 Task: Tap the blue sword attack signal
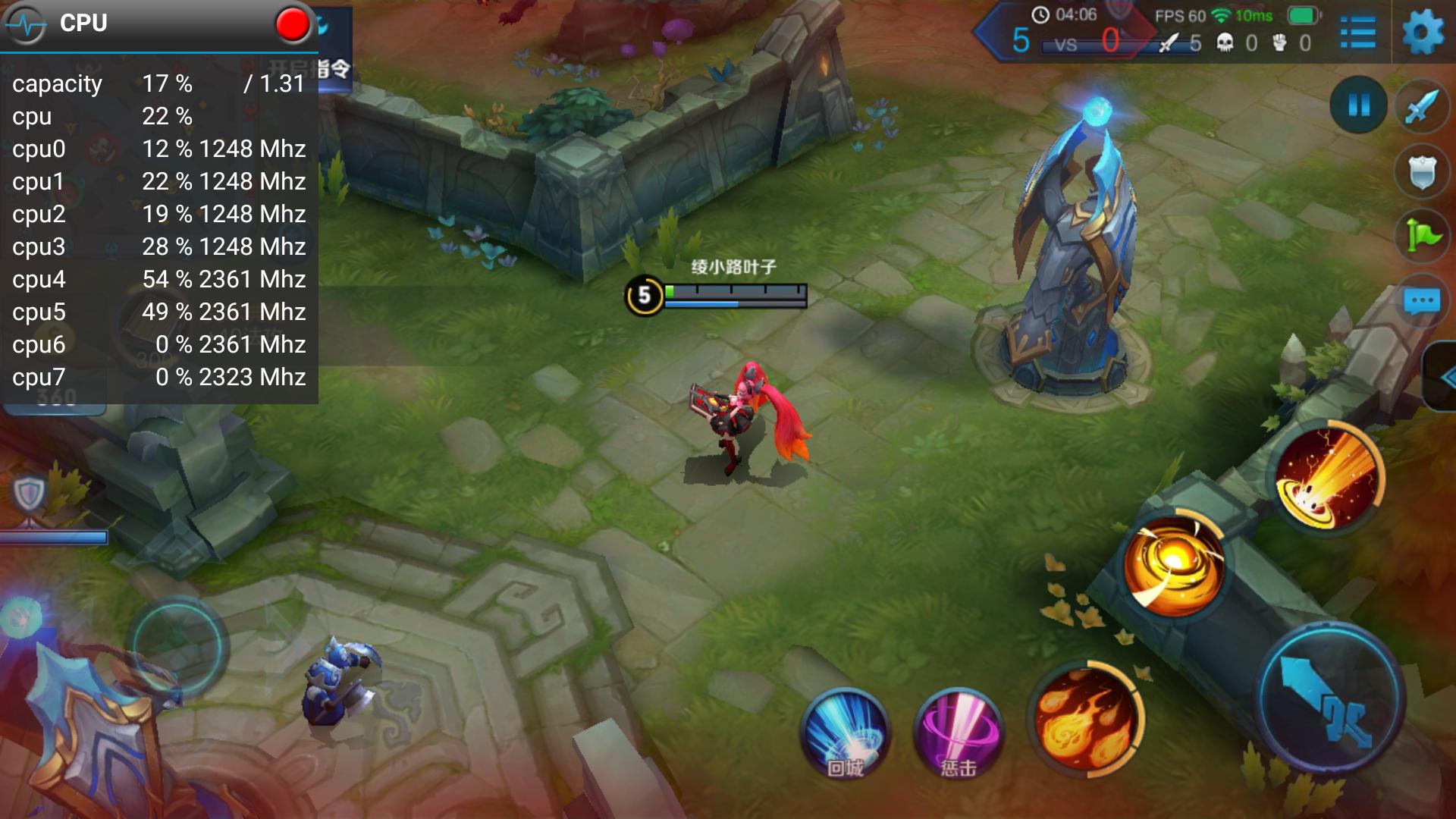point(1422,107)
